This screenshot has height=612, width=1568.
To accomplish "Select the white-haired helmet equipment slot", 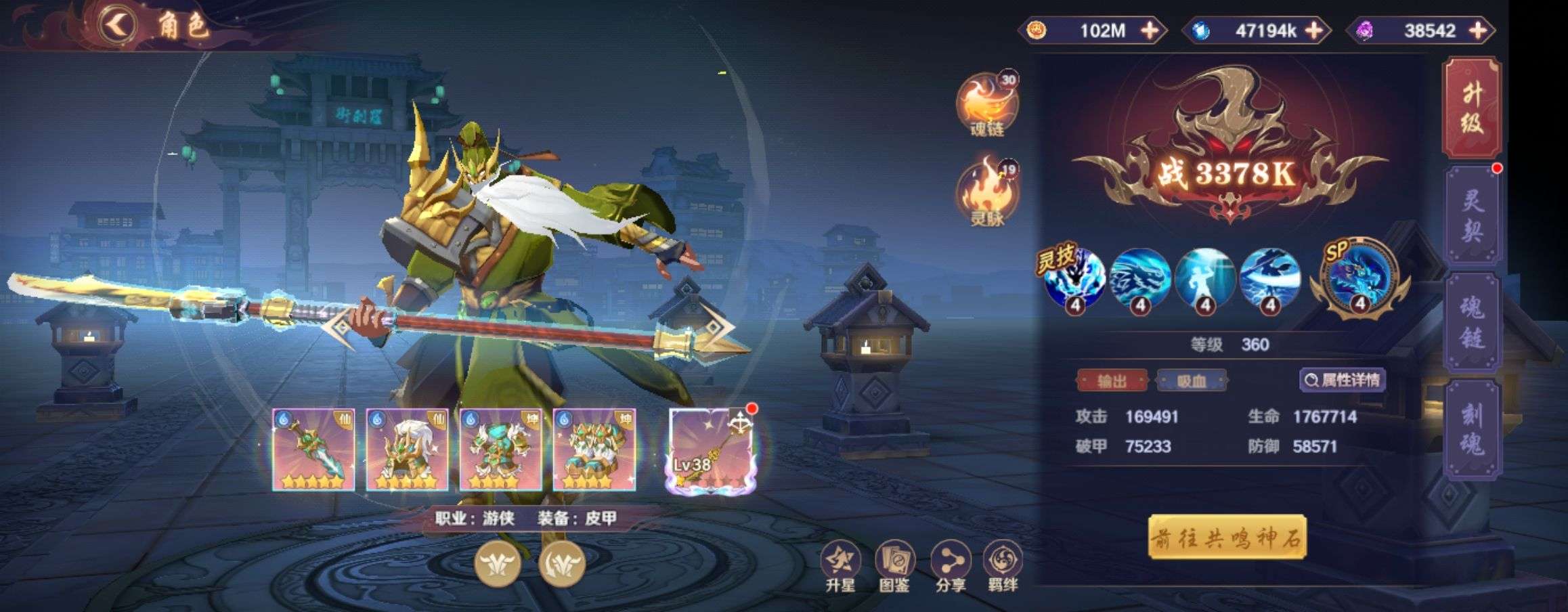I will 407,450.
